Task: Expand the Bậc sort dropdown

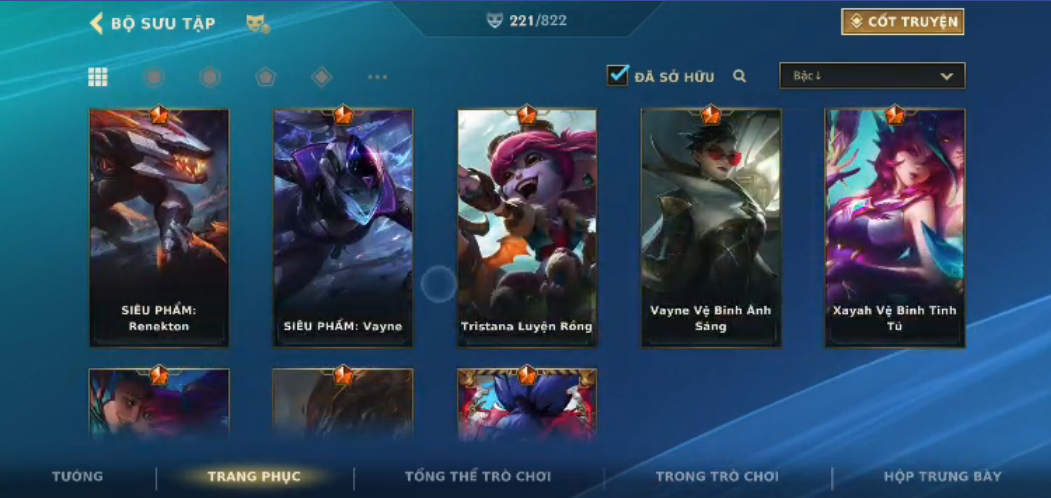Action: (x=872, y=76)
